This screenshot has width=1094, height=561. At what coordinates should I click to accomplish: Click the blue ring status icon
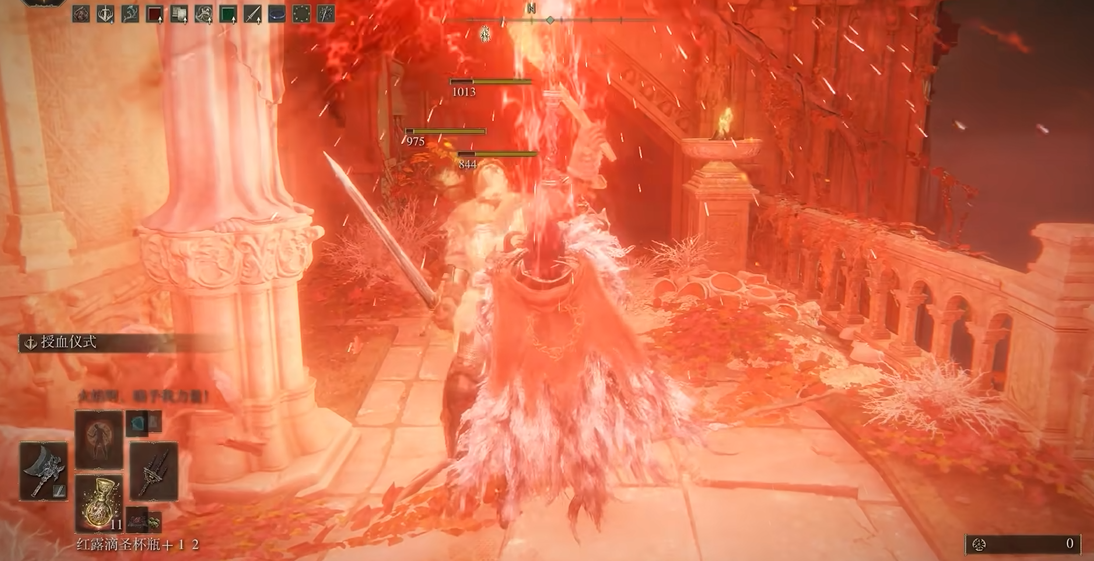click(x=277, y=14)
